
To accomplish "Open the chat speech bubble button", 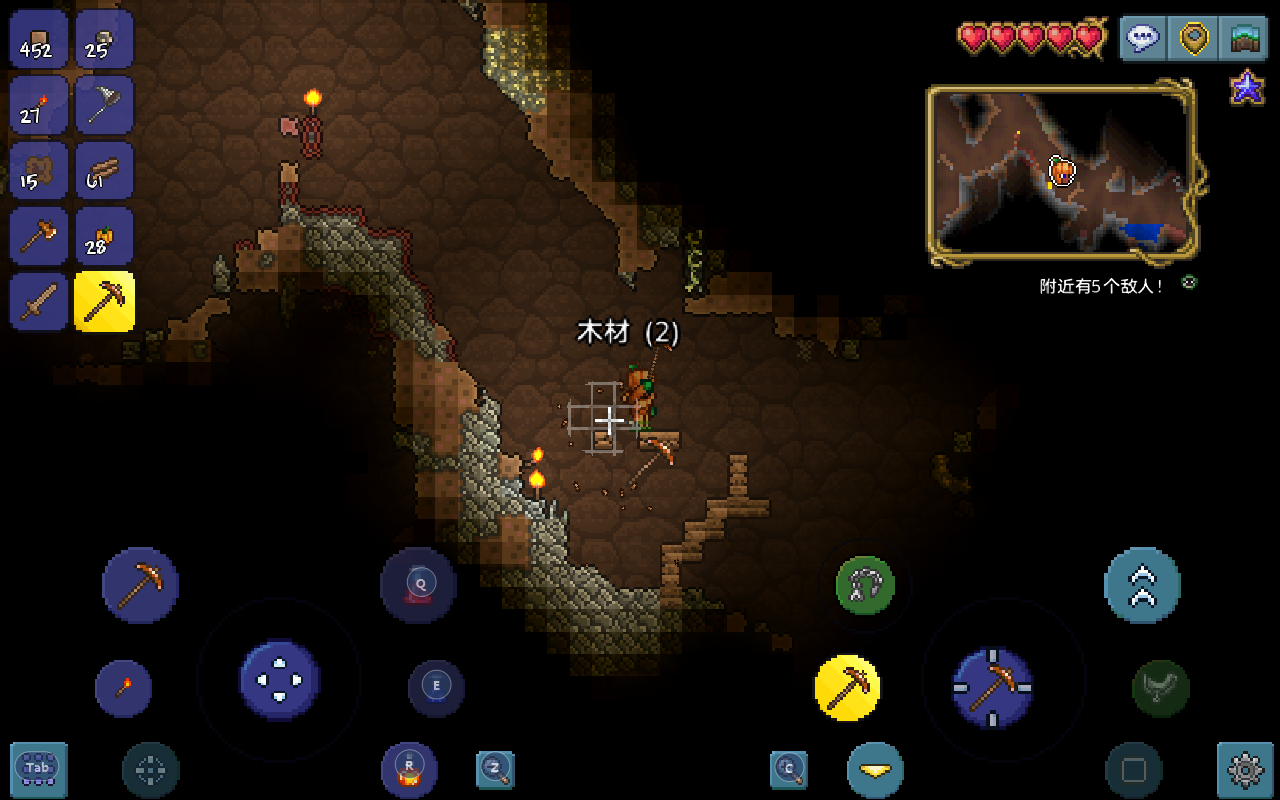I will tap(1143, 39).
